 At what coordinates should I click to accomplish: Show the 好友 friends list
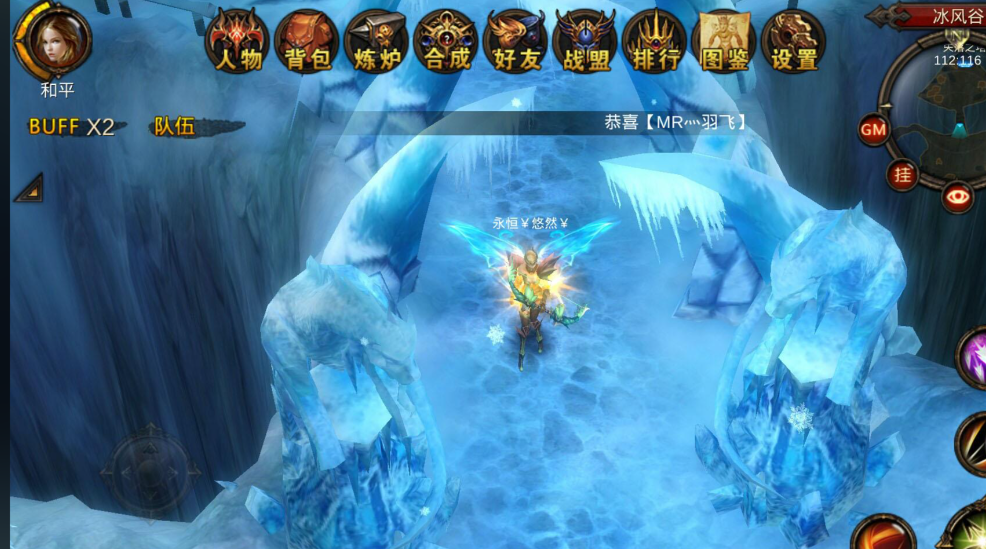click(x=516, y=42)
